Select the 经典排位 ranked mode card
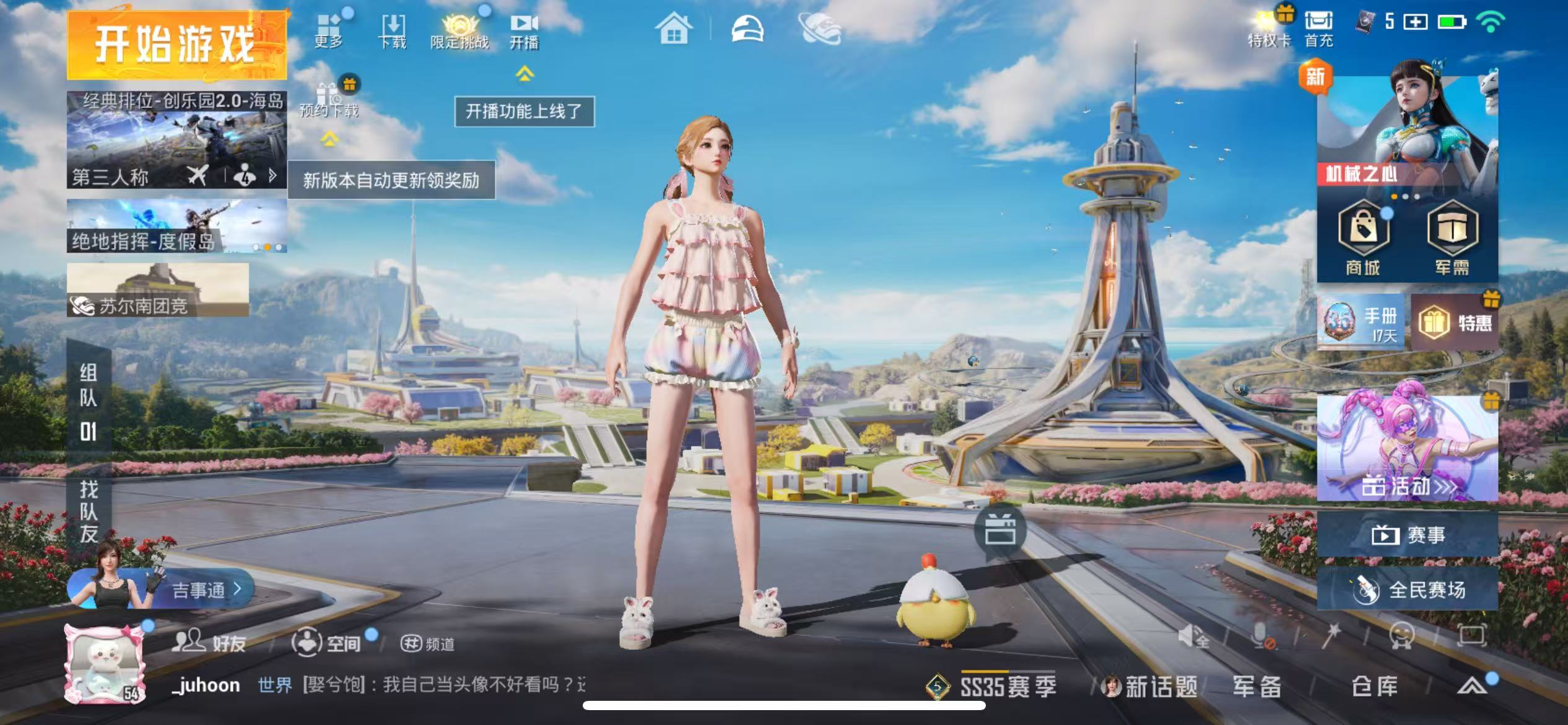The width and height of the screenshot is (1568, 725). [176, 139]
